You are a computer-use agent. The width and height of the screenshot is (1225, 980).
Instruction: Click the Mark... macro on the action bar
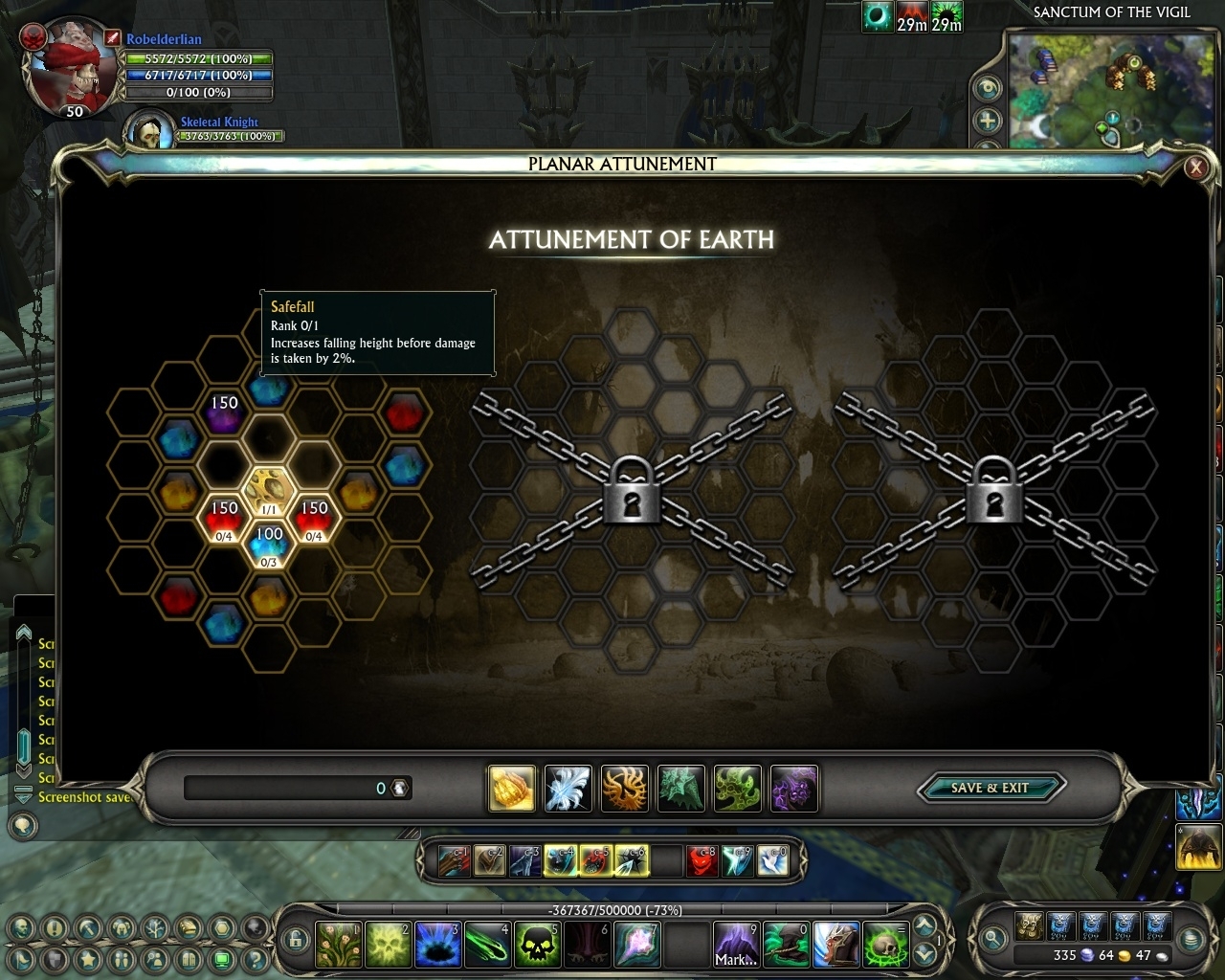(735, 945)
